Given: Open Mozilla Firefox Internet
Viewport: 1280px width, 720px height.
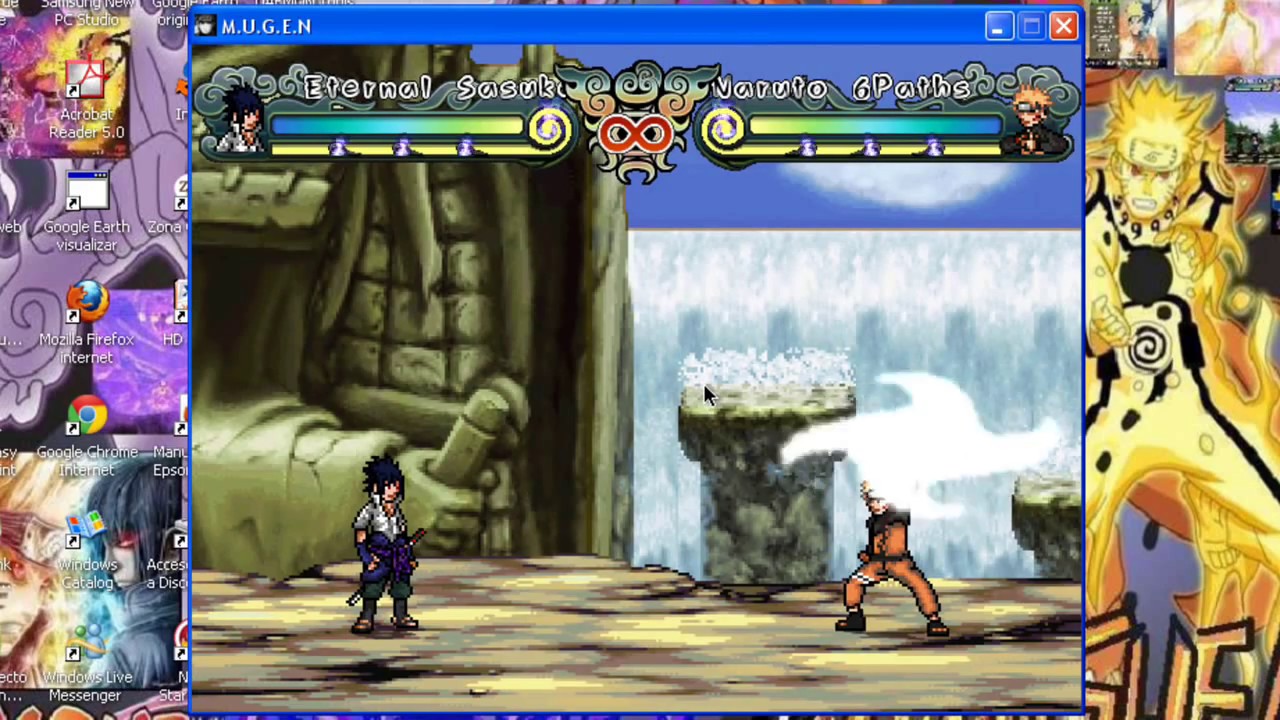Looking at the screenshot, I should [86, 305].
